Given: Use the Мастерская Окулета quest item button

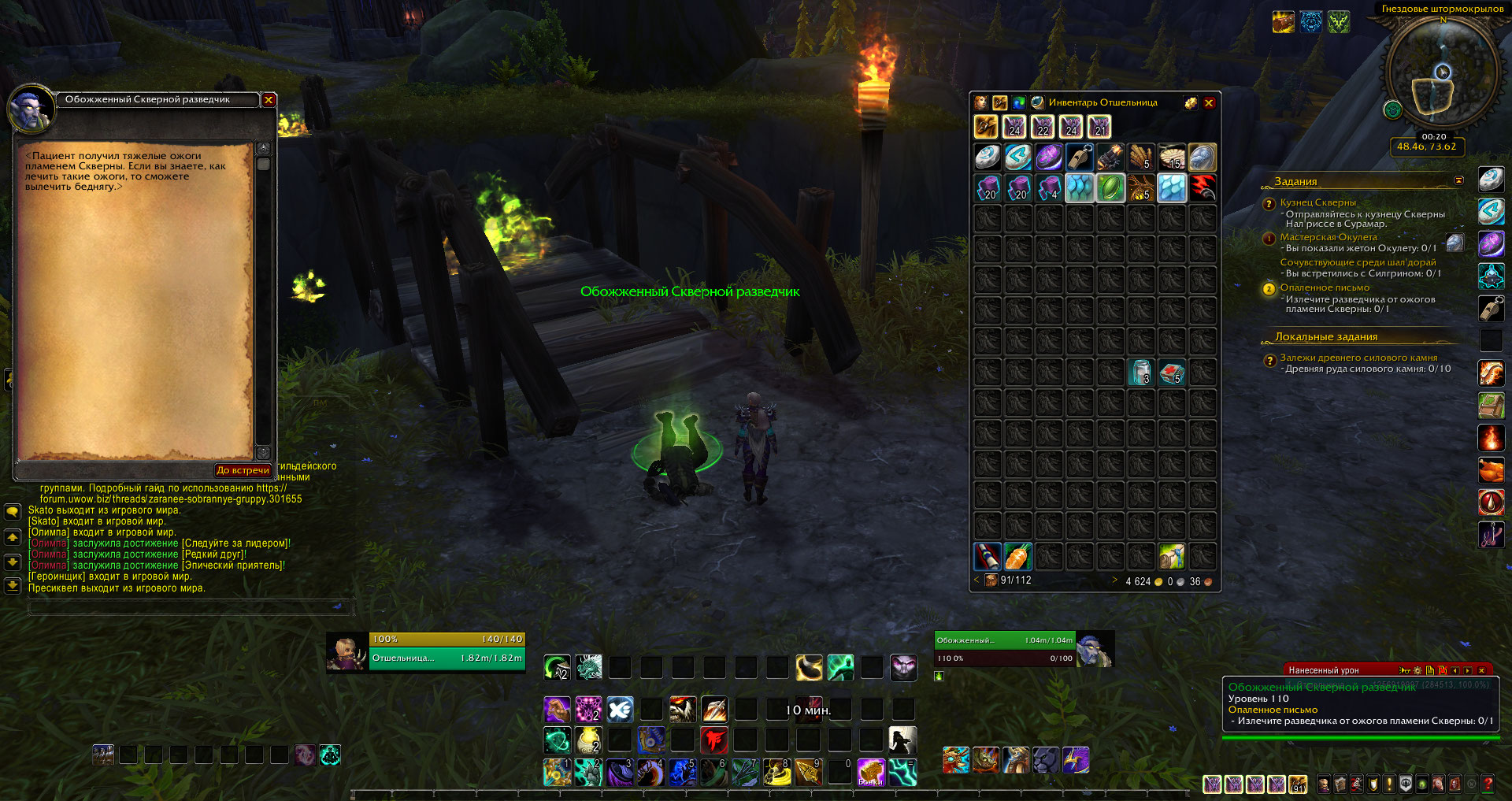Looking at the screenshot, I should pos(1455,243).
